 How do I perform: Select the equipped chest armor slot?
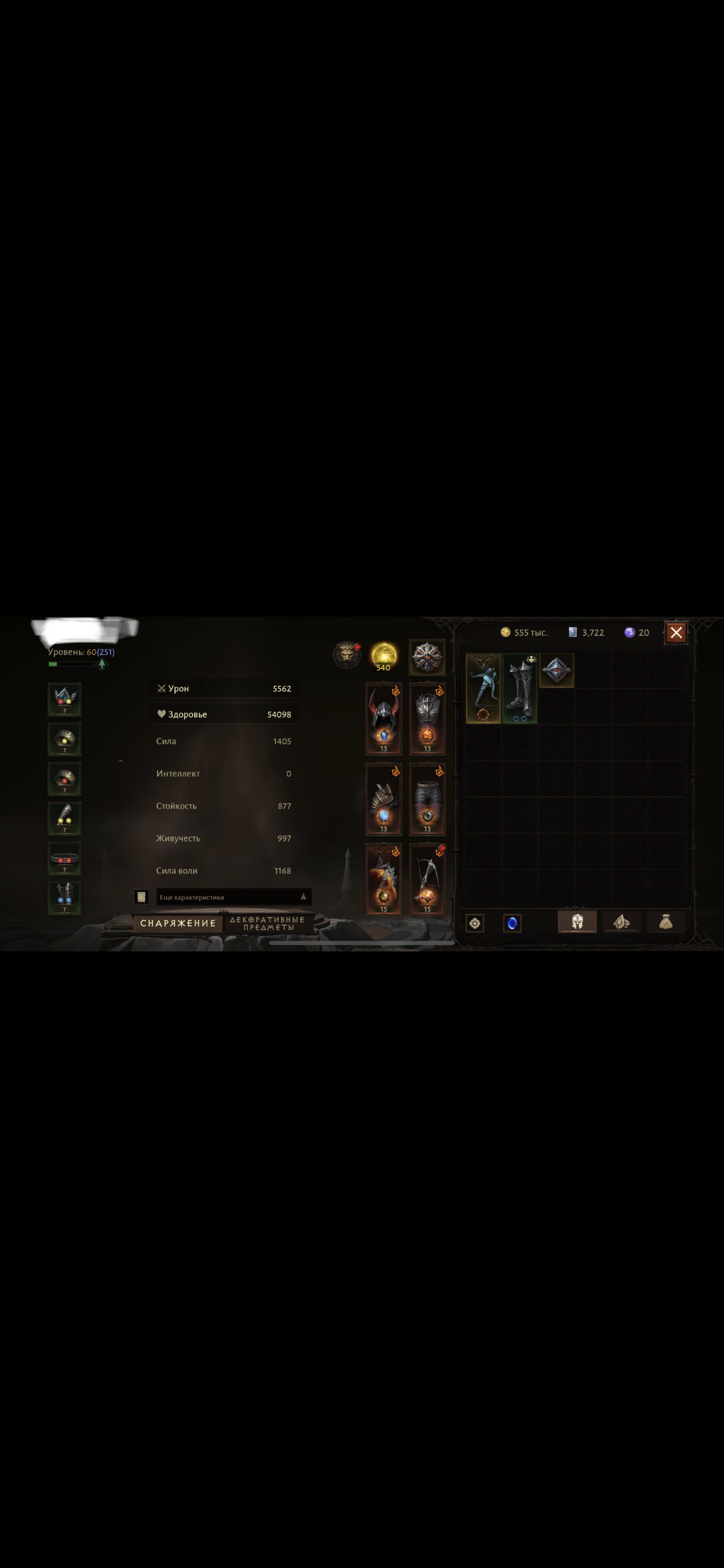point(427,718)
